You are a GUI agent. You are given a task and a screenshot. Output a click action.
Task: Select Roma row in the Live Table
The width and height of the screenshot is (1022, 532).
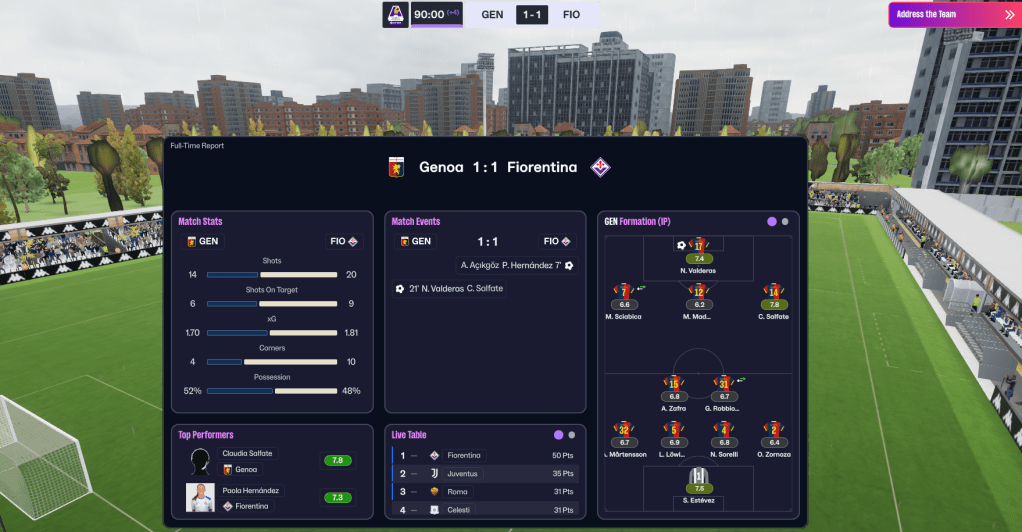(485, 491)
